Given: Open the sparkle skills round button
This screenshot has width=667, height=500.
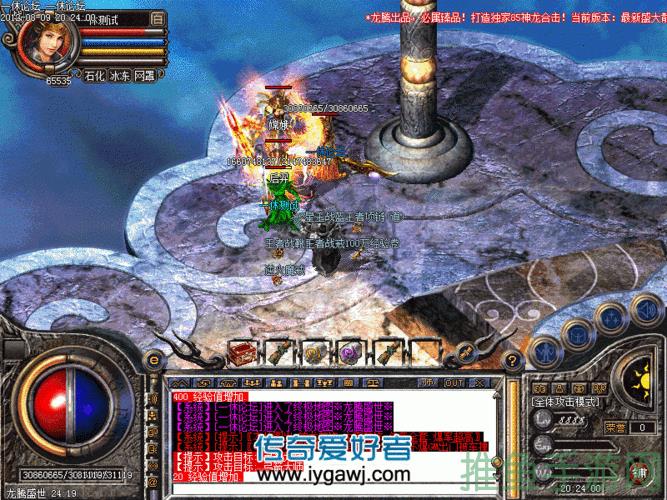Looking at the screenshot, I should 608,318.
